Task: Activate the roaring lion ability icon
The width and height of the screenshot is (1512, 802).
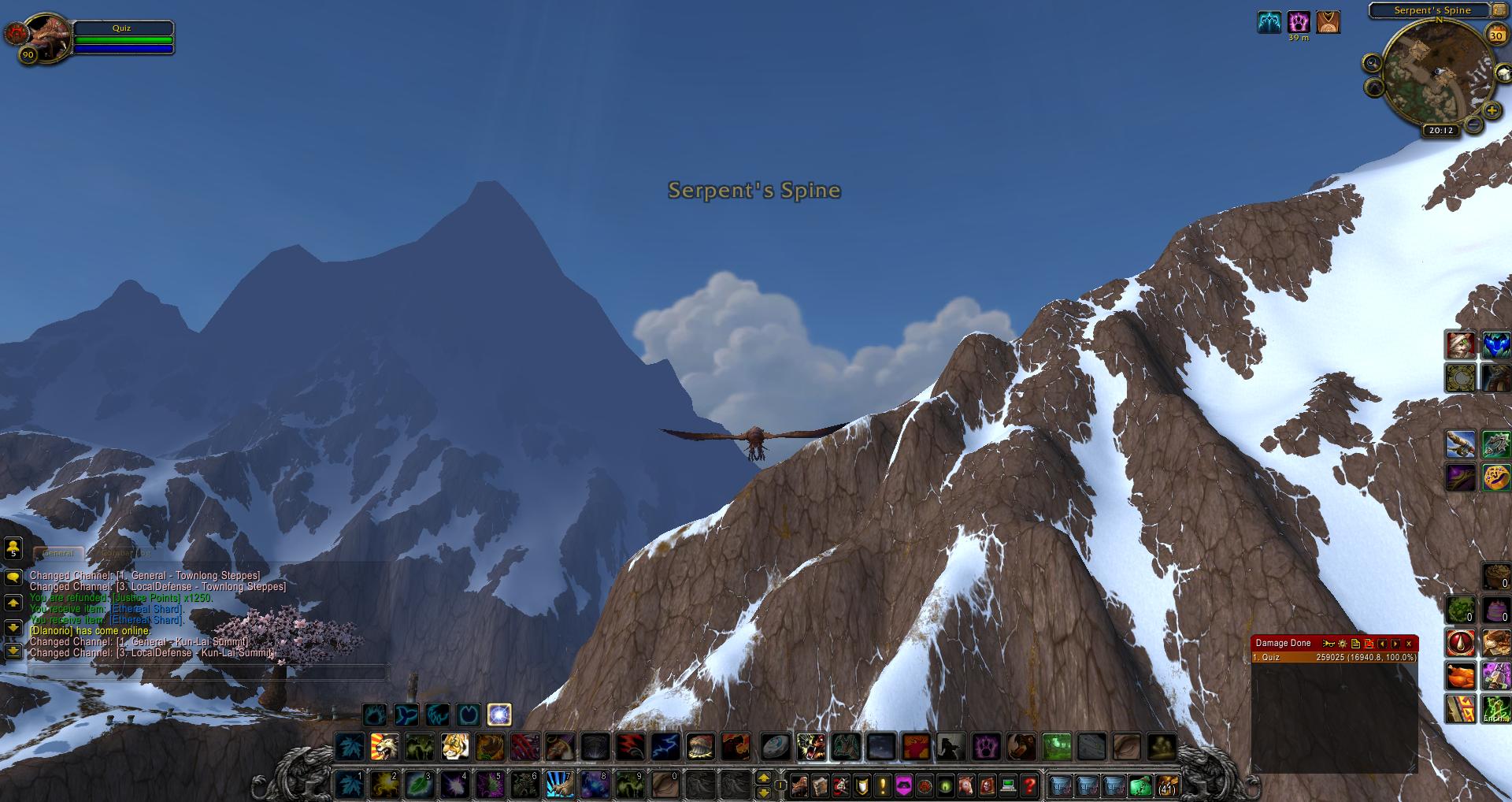Action: pos(385,746)
